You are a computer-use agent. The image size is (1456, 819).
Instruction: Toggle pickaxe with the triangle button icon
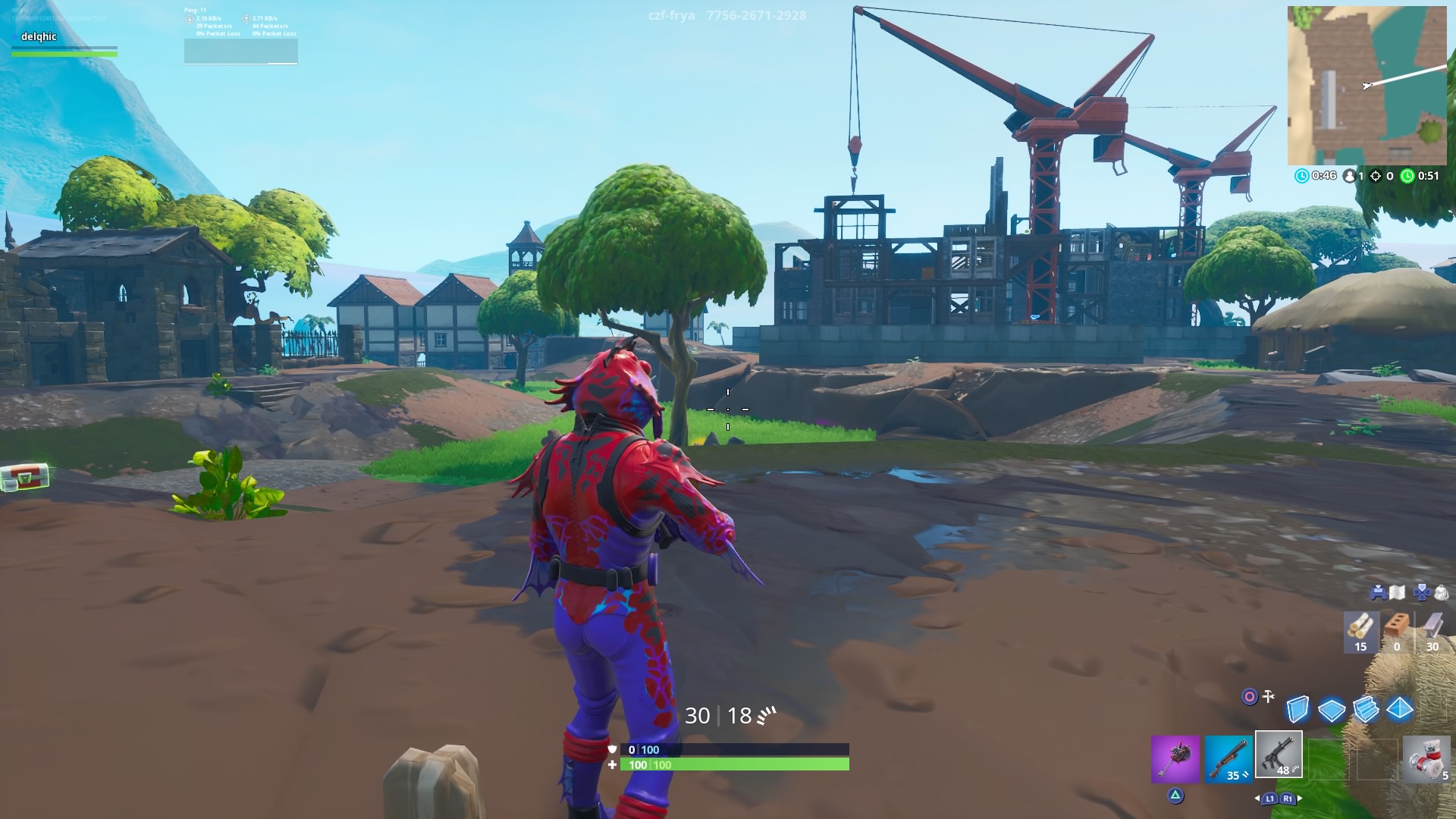[x=1176, y=795]
